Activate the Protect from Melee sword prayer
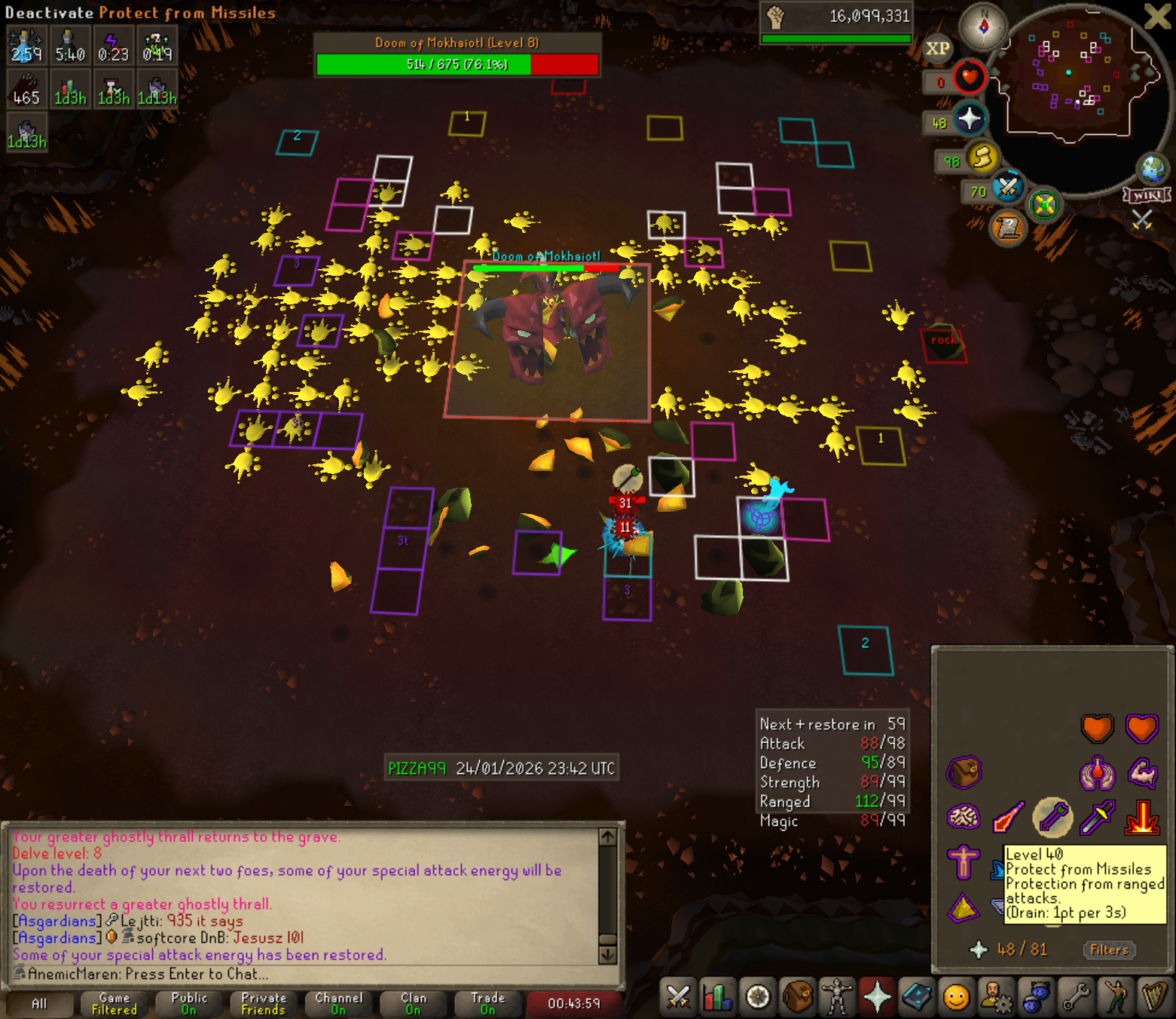Screen dimensions: 1176x1019 [1097, 818]
